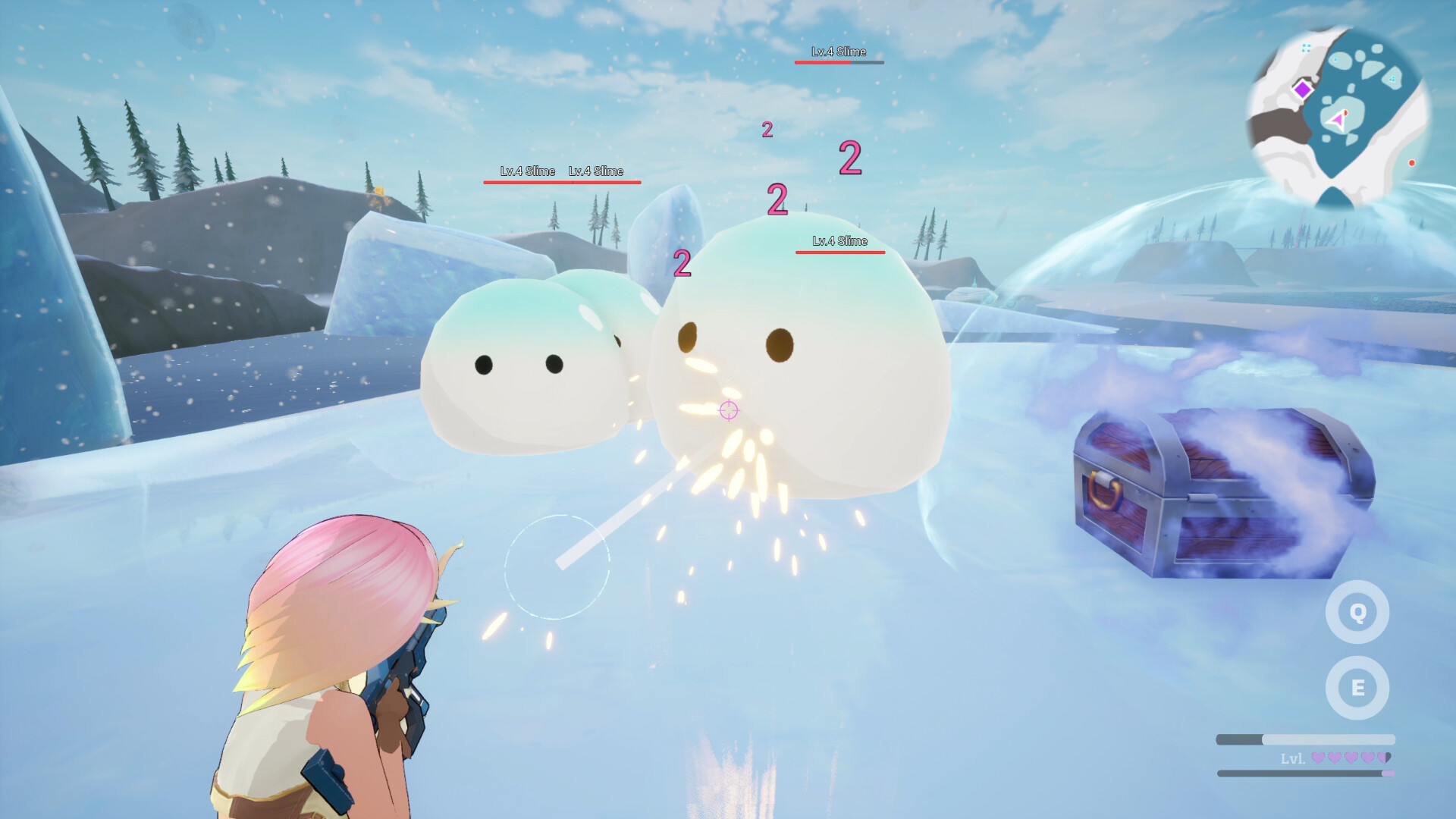This screenshot has width=1456, height=819.
Task: Click the red enemy dot on the minimap
Action: tap(1411, 162)
